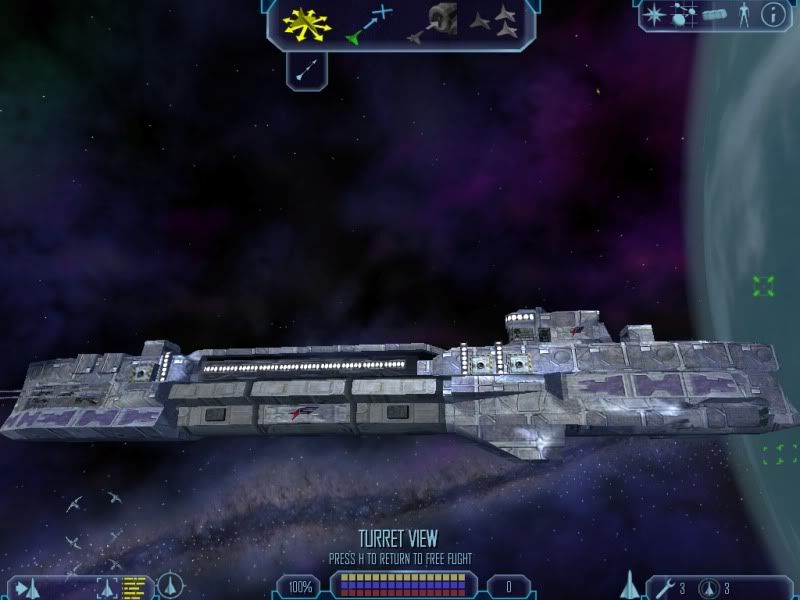Open the information 'i' icon
The image size is (800, 600).
pos(772,14)
